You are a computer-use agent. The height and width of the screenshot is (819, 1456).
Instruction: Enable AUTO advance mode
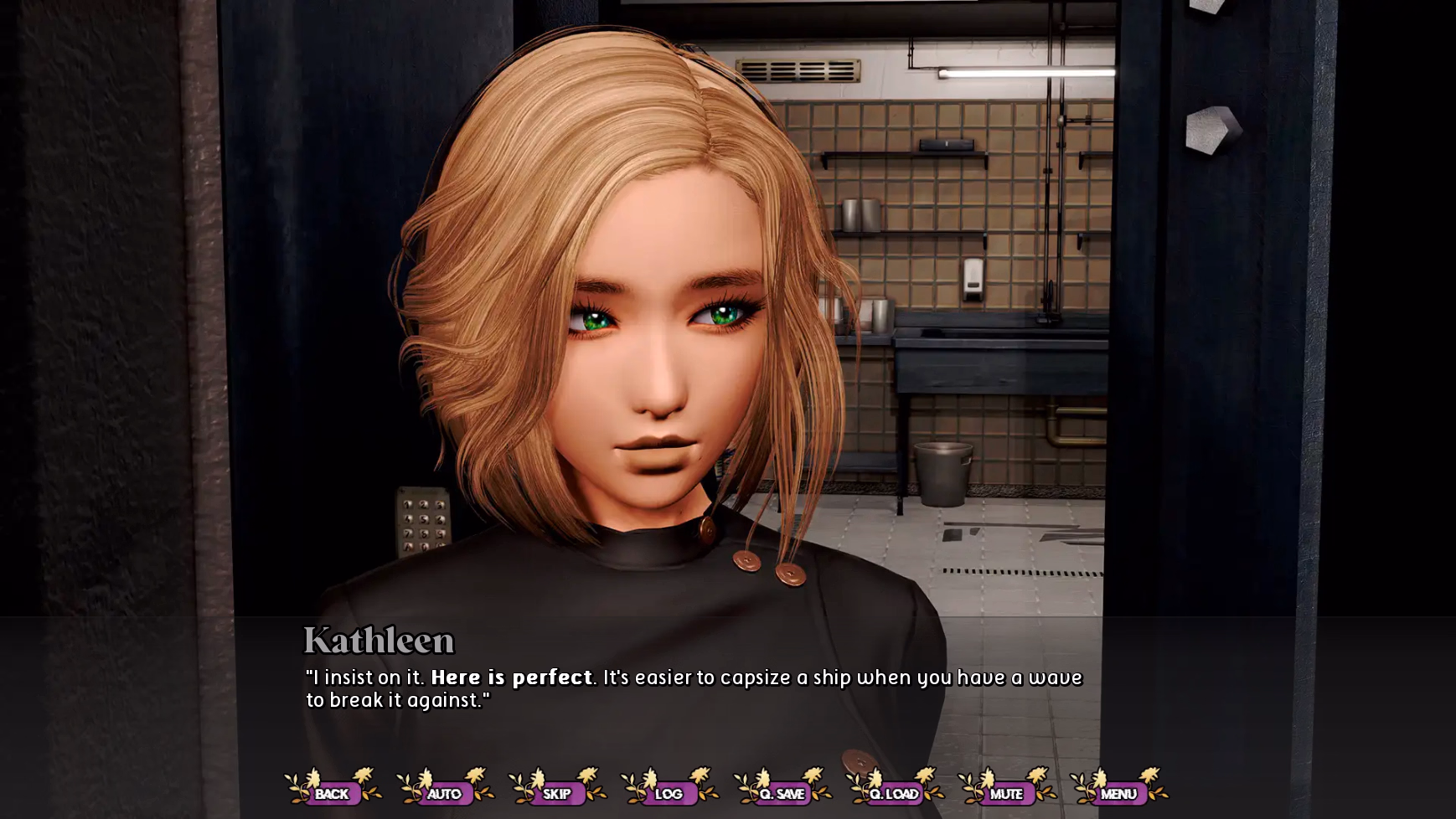[x=444, y=793]
